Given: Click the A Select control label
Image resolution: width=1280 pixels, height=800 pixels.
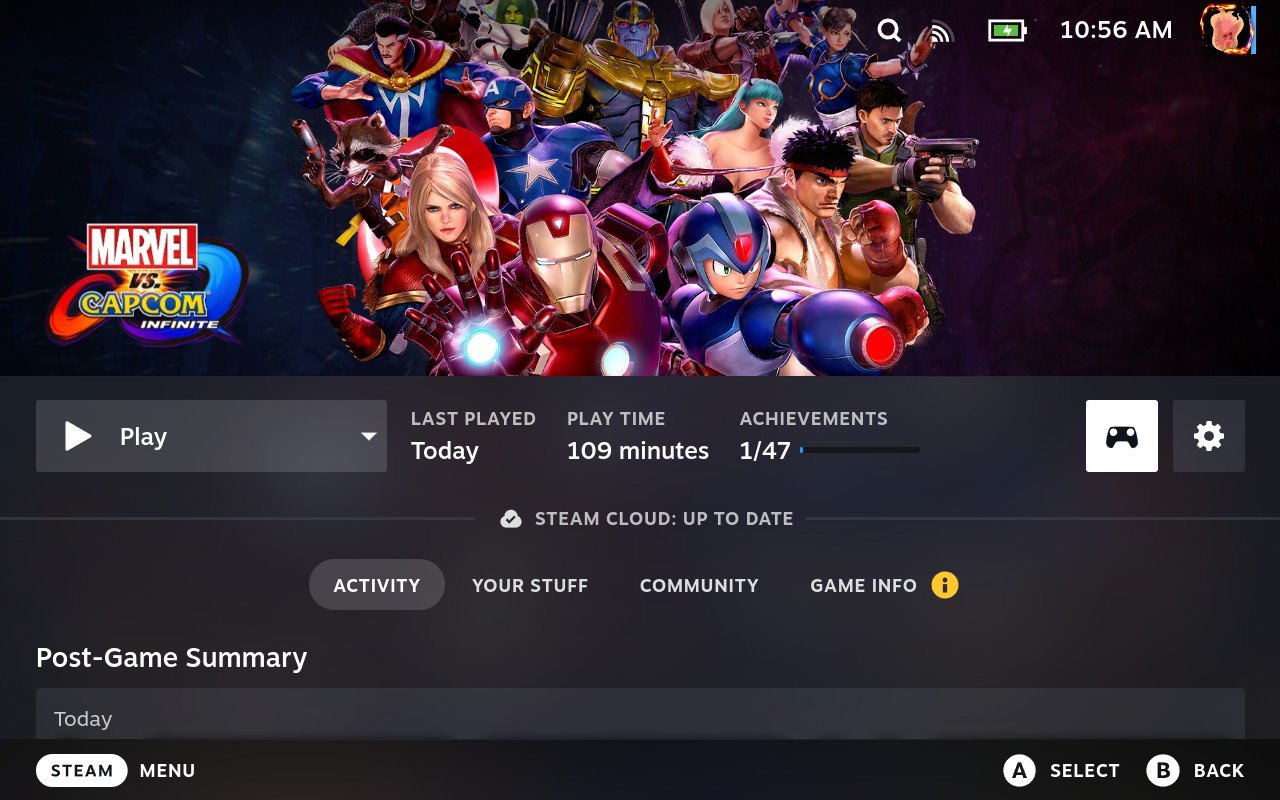Looking at the screenshot, I should click(1062, 770).
